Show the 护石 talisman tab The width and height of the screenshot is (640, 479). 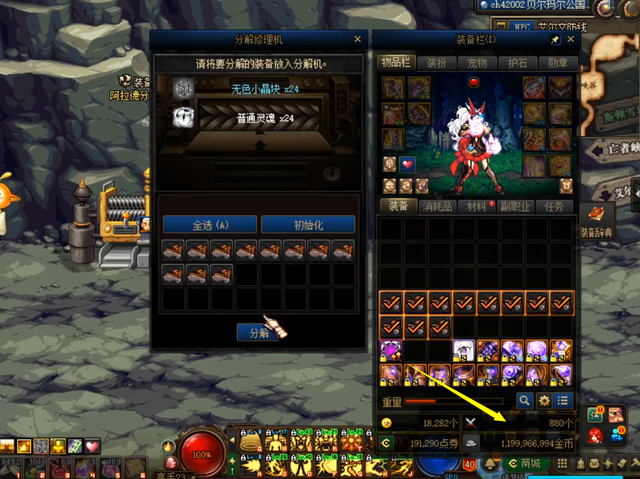coord(517,62)
